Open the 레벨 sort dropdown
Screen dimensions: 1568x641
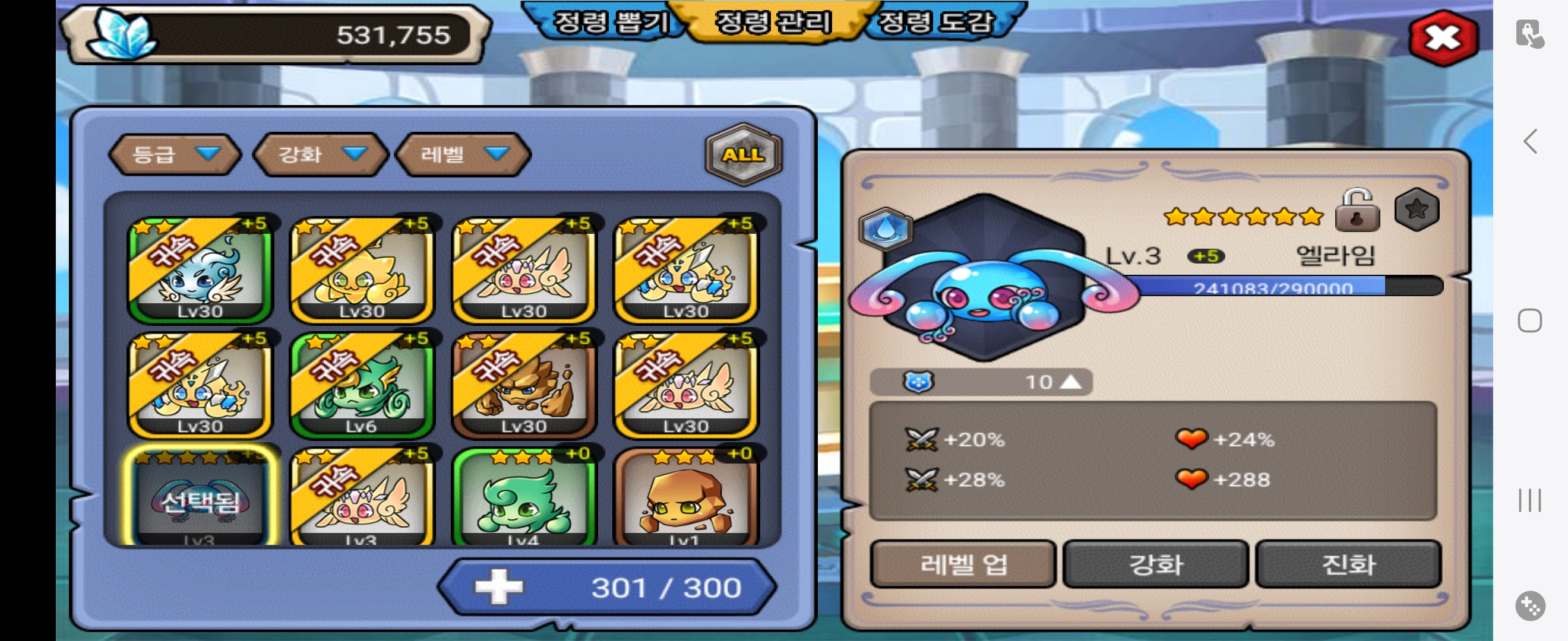click(463, 154)
